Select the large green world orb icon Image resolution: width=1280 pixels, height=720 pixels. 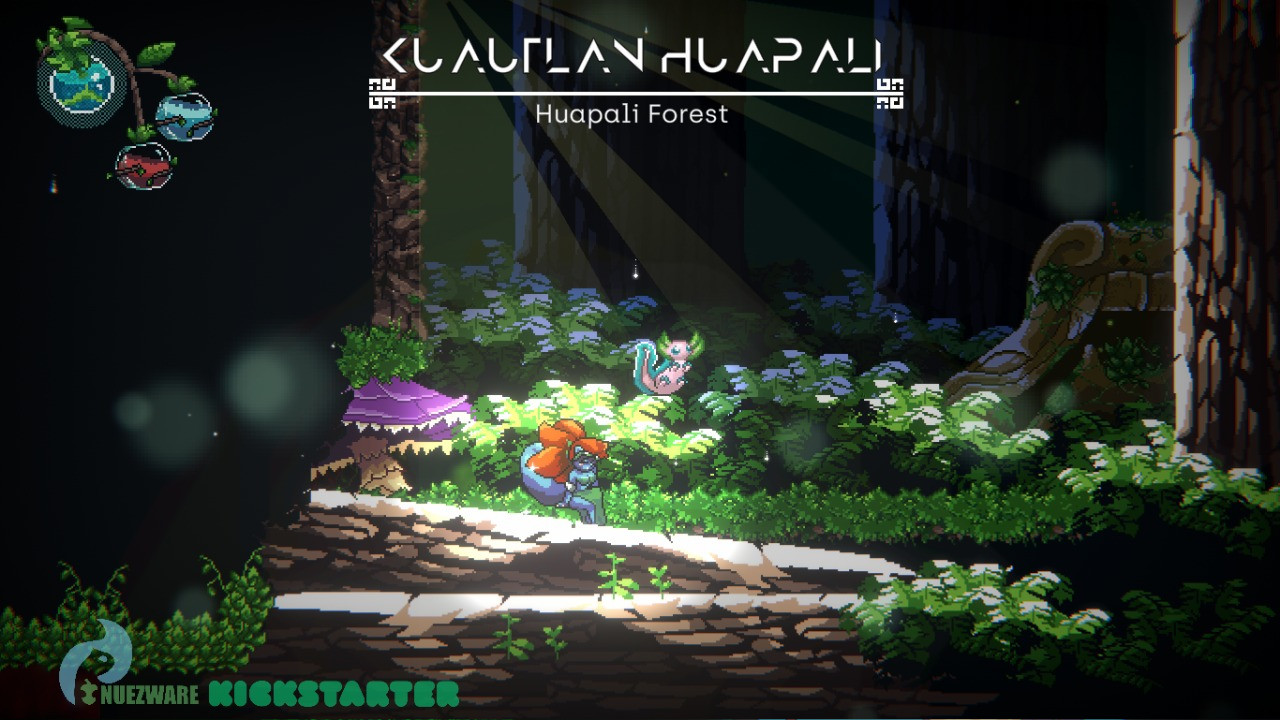coord(78,86)
